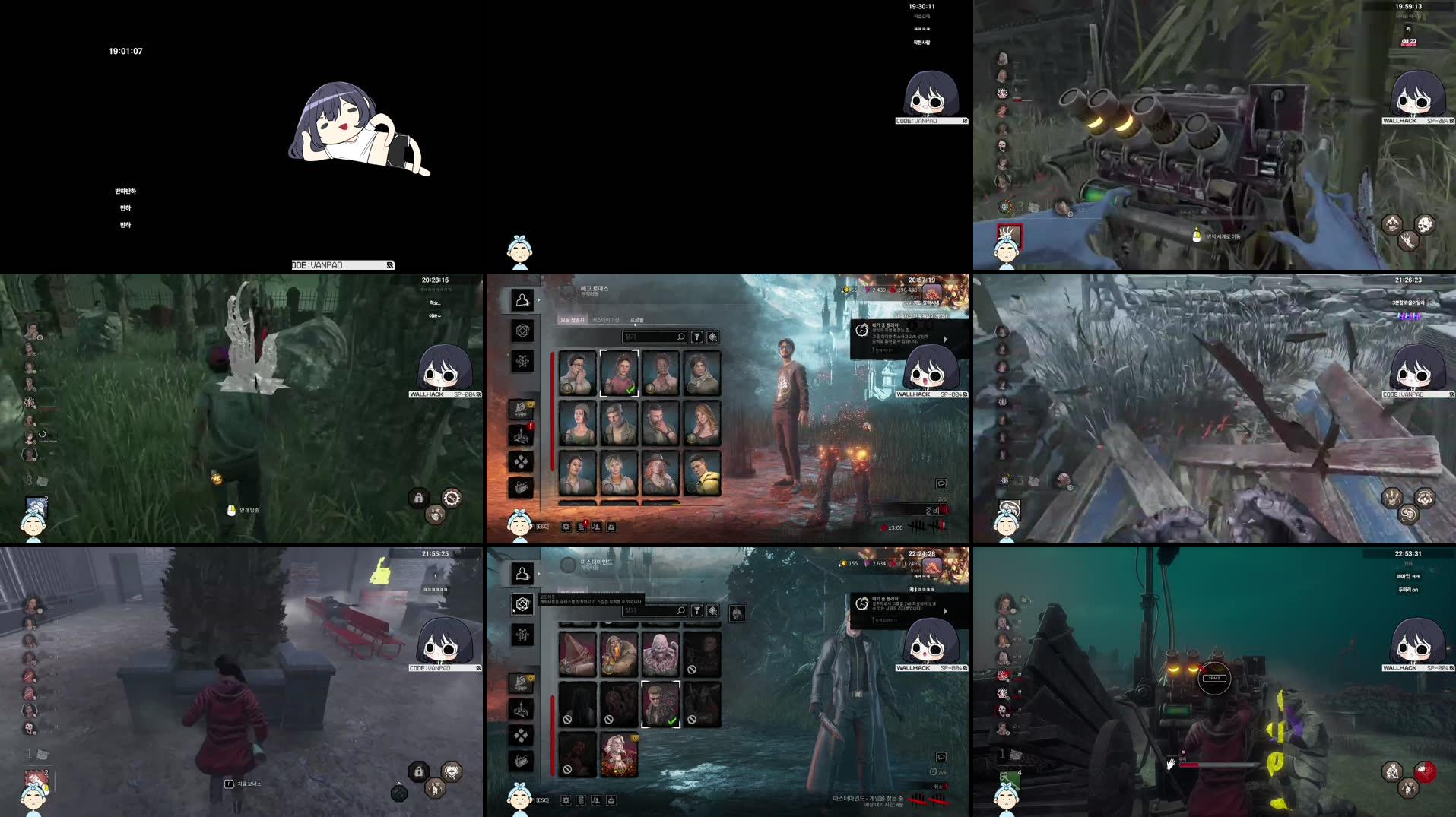Click the sort icon next to the filter funnel
Viewport: 1456px width, 817px height.
point(712,337)
